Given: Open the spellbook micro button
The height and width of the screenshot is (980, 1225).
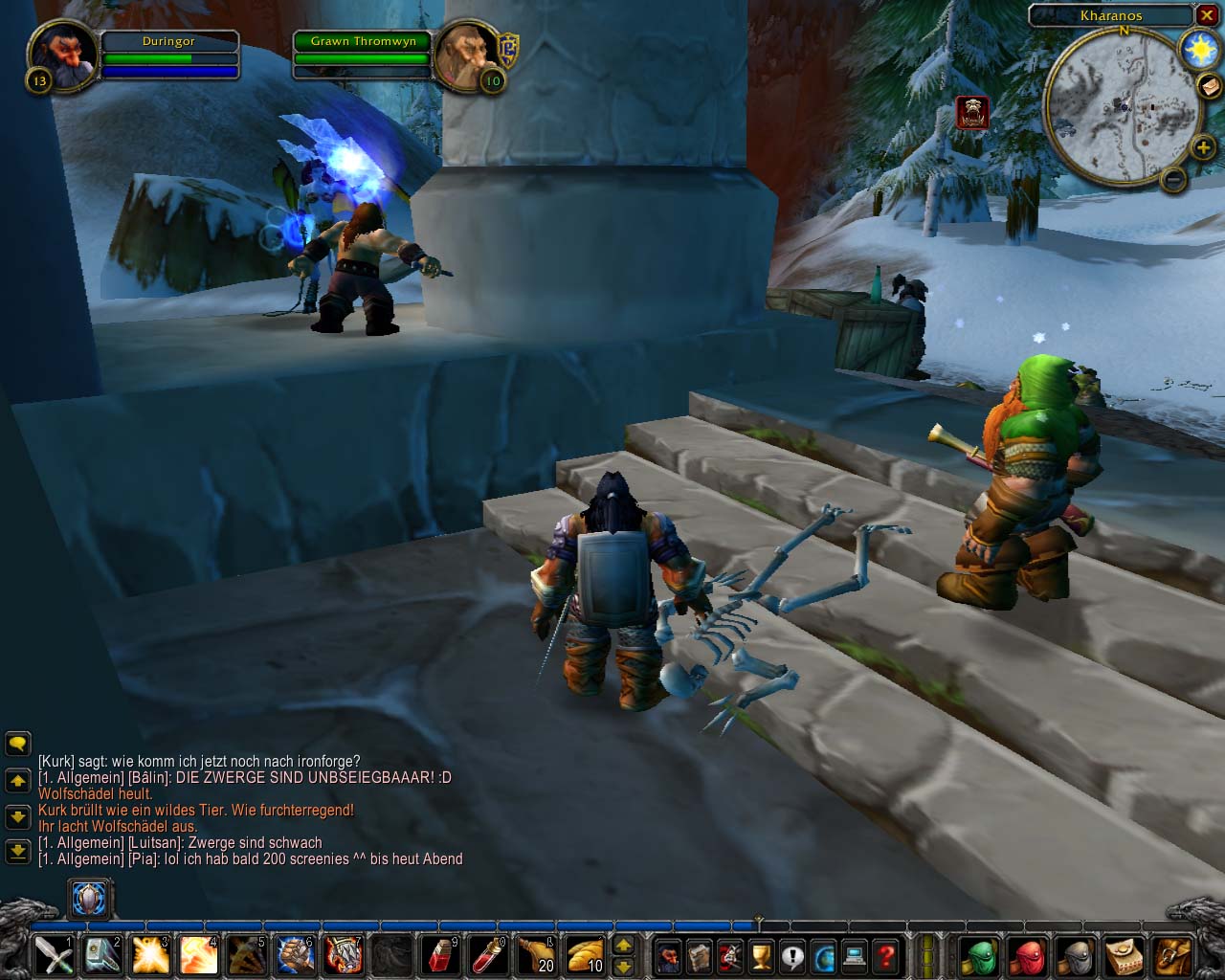Looking at the screenshot, I should point(700,955).
